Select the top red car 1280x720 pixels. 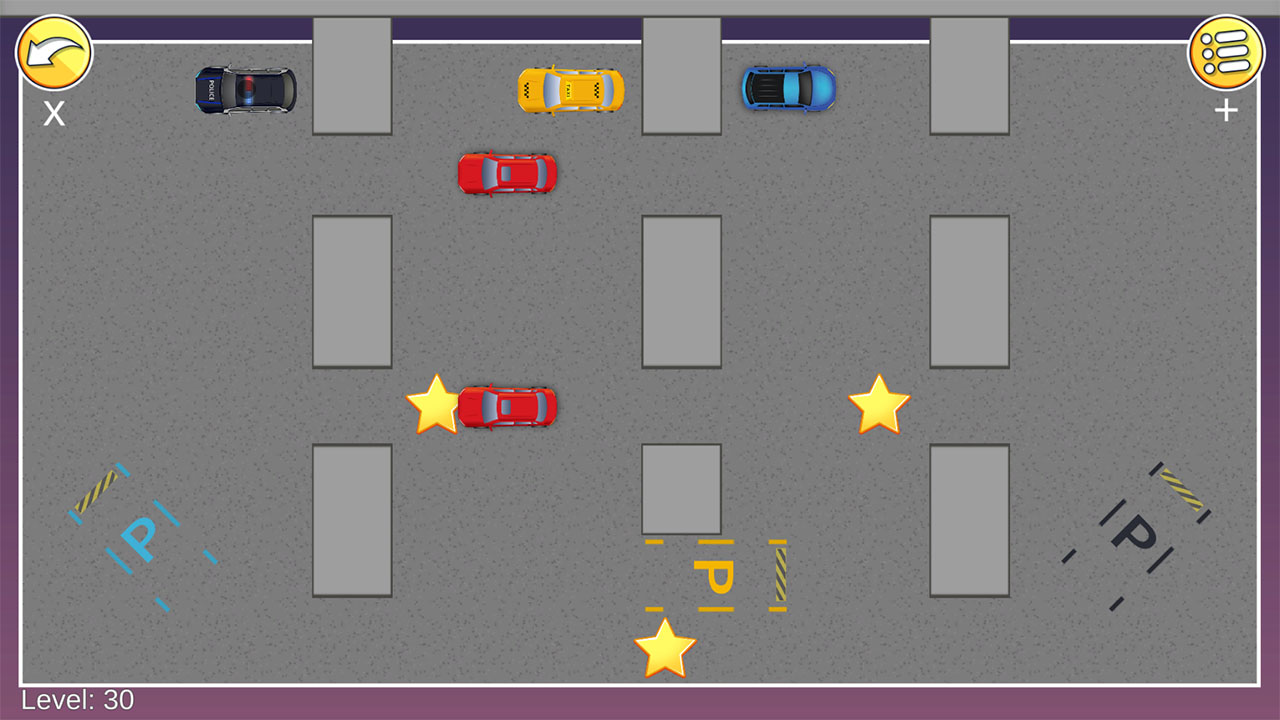[x=506, y=172]
